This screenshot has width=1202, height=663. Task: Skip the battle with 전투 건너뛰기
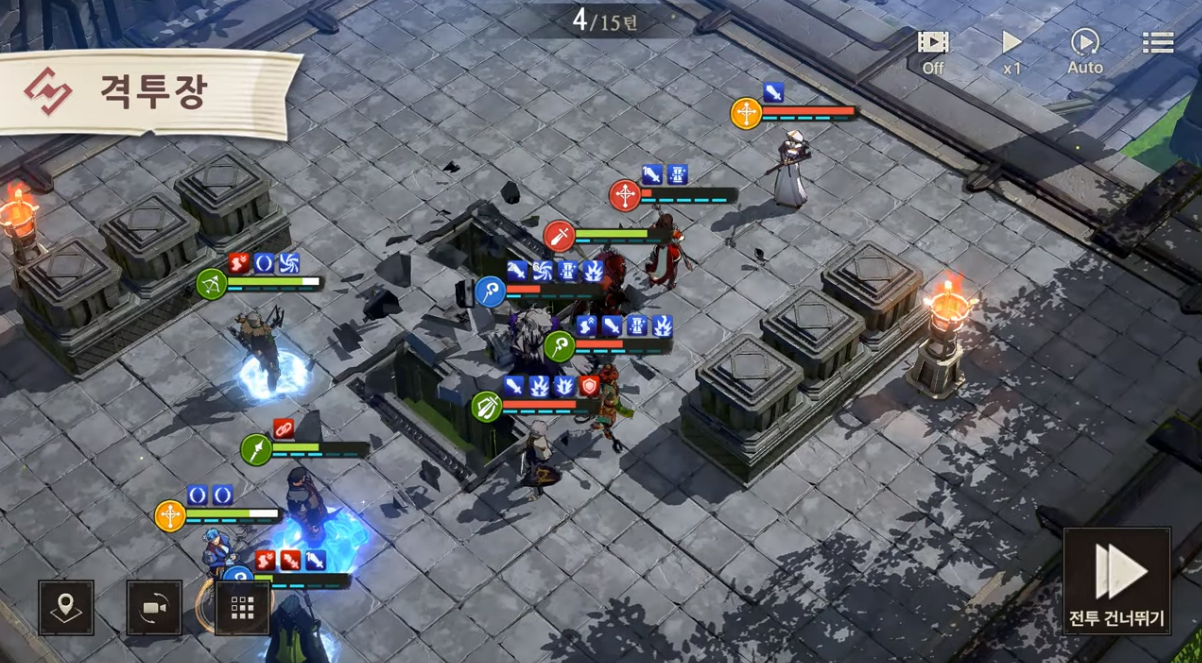click(1117, 582)
